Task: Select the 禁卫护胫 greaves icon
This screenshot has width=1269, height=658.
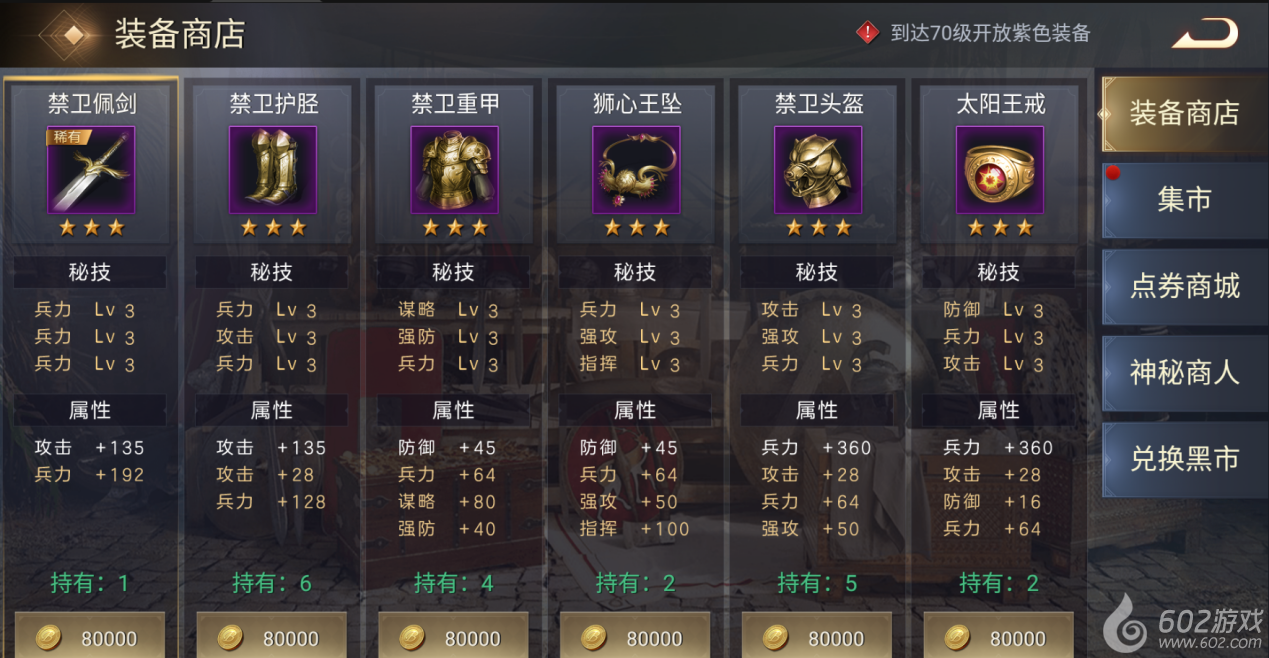Action: 273,170
